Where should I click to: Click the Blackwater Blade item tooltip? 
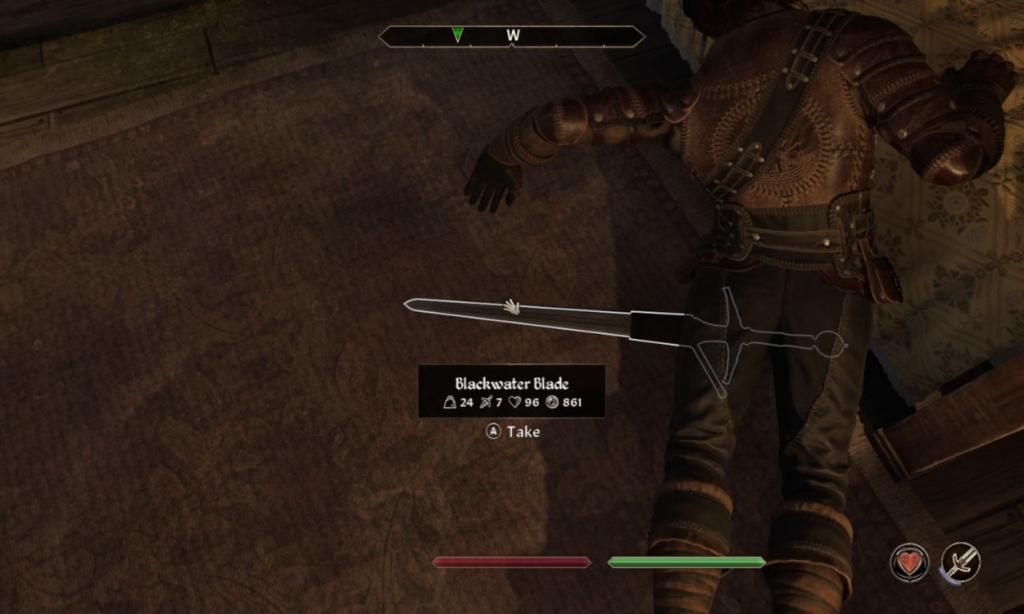pyautogui.click(x=511, y=392)
